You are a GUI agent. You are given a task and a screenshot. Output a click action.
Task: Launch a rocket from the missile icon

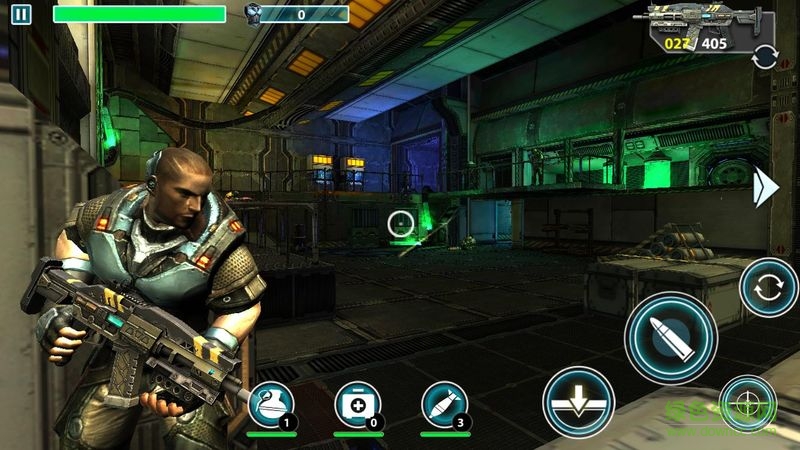(445, 405)
